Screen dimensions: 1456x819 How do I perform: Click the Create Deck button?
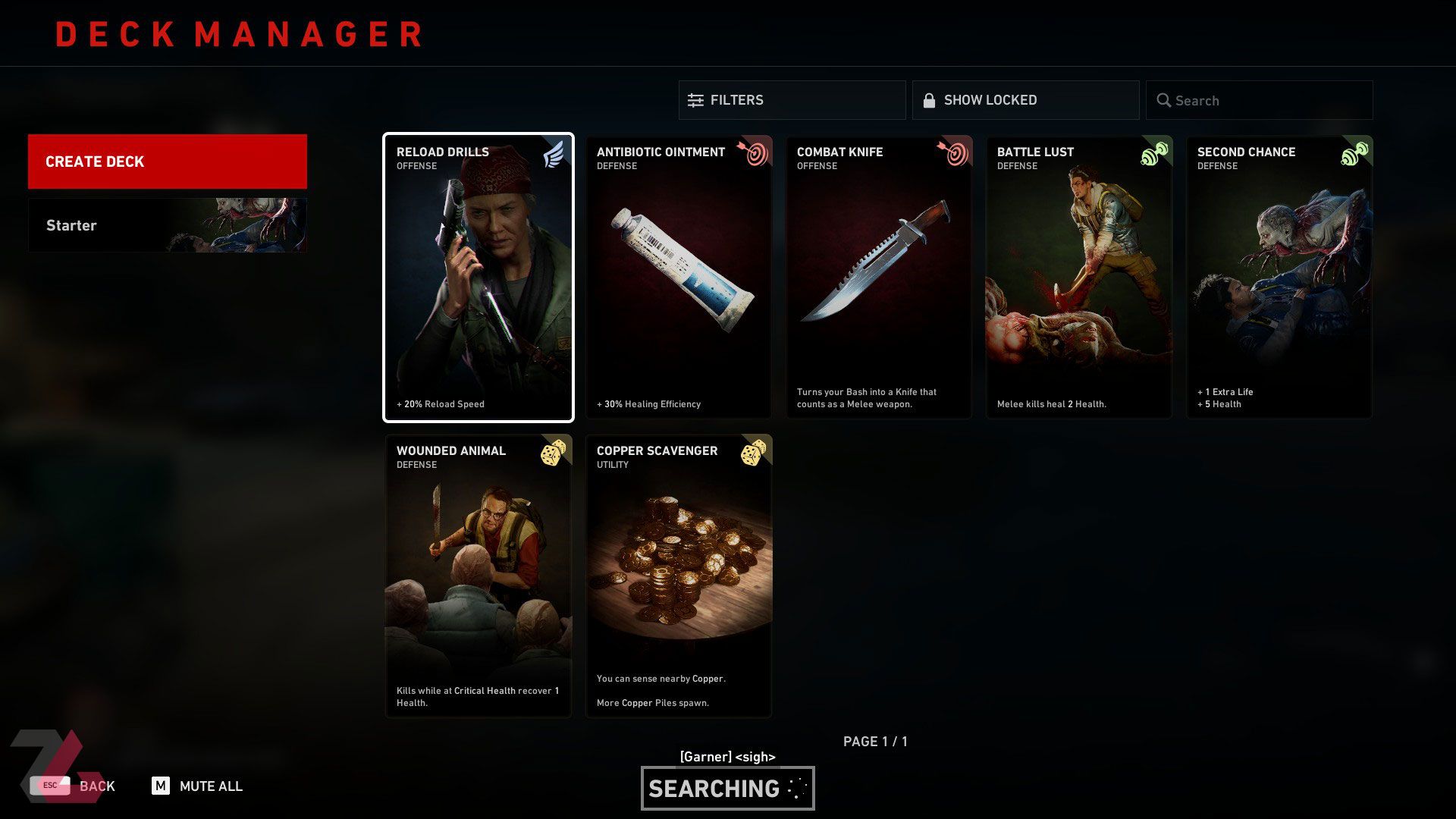pyautogui.click(x=167, y=162)
